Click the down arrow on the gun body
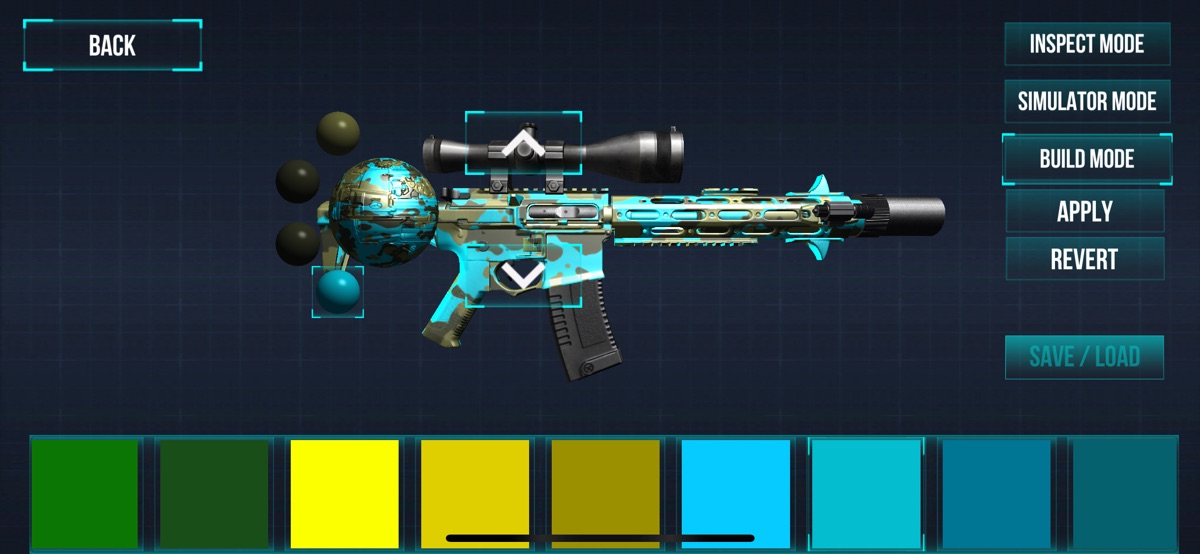Image resolution: width=1200 pixels, height=554 pixels. [x=523, y=273]
